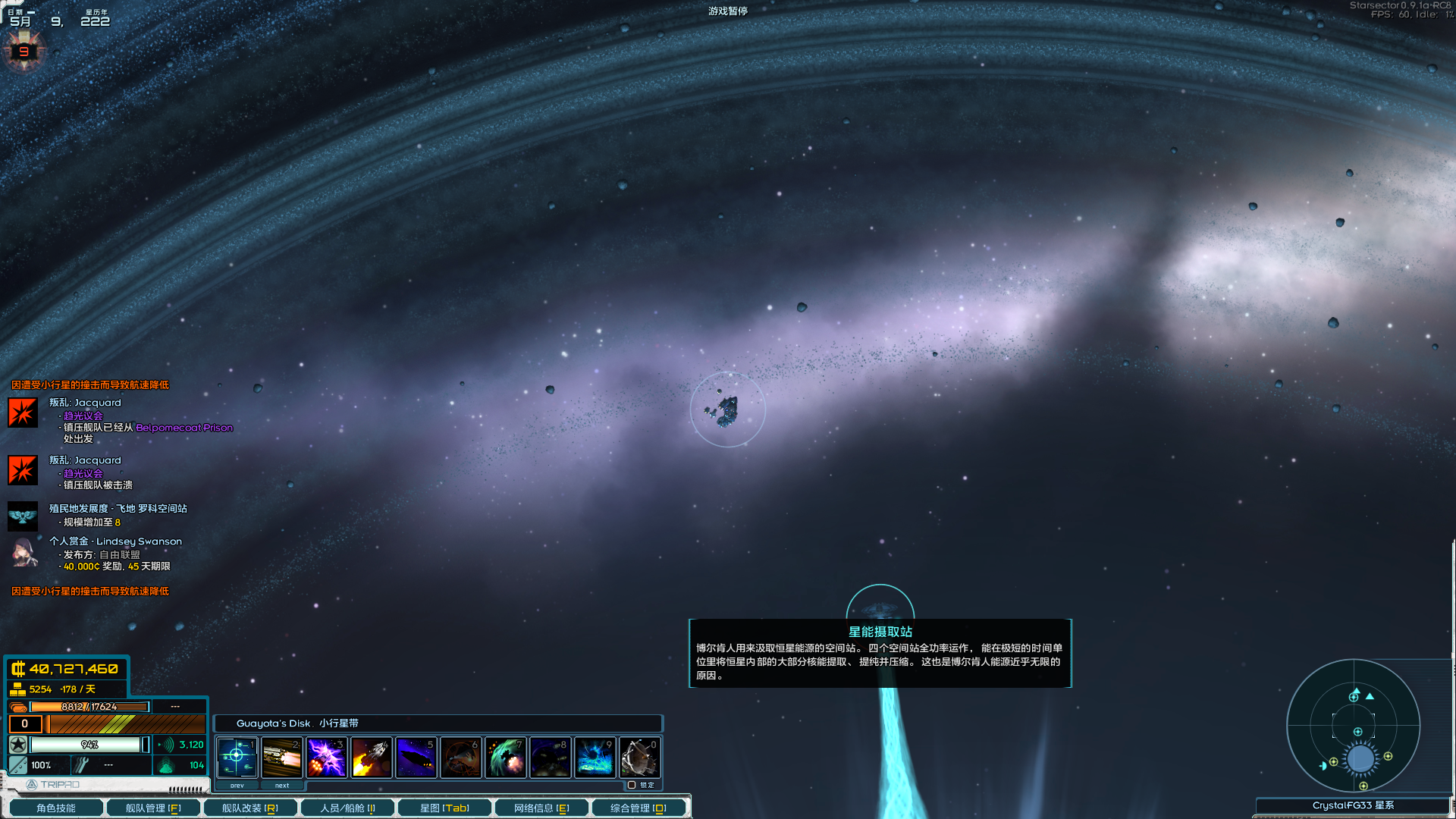The image size is (1456, 819).
Task: Click the prev hotbar group button
Action: (x=237, y=786)
